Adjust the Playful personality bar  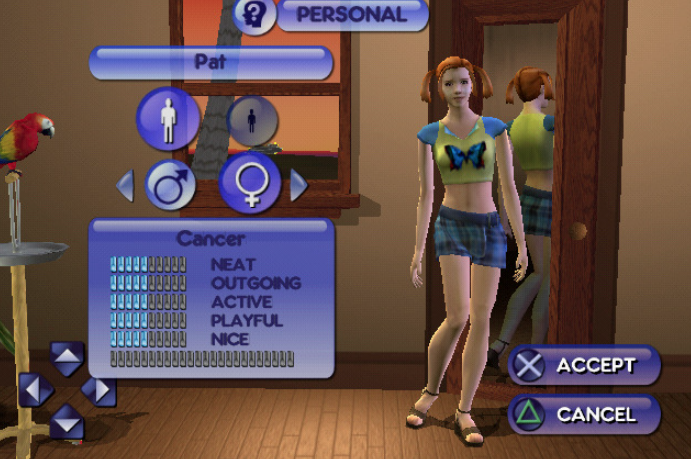[x=148, y=320]
